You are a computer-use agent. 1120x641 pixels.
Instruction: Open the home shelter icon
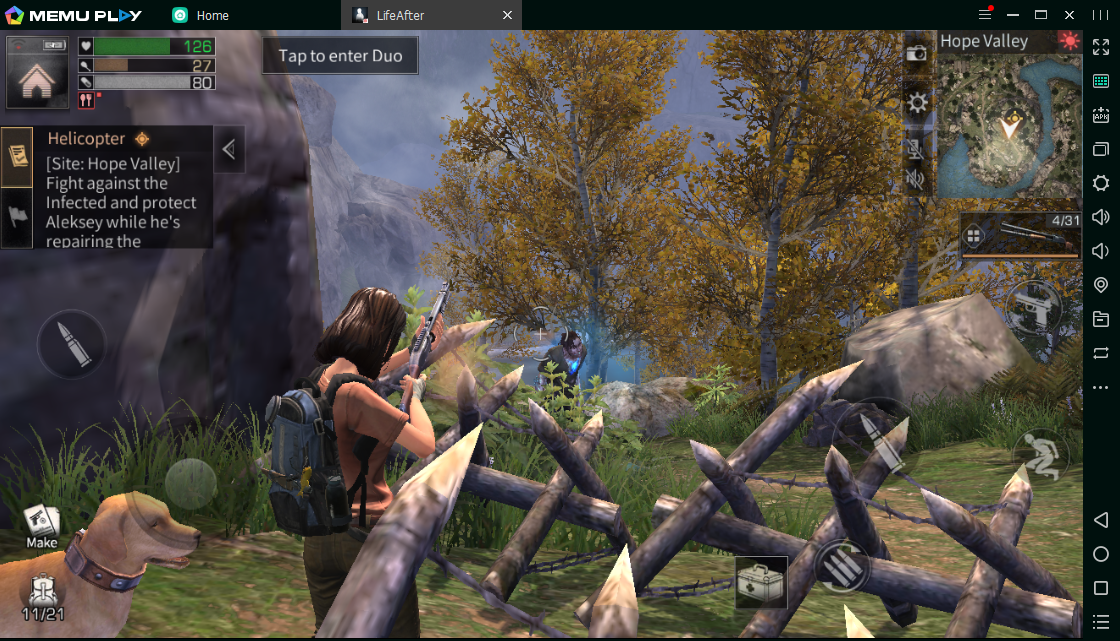[37, 73]
